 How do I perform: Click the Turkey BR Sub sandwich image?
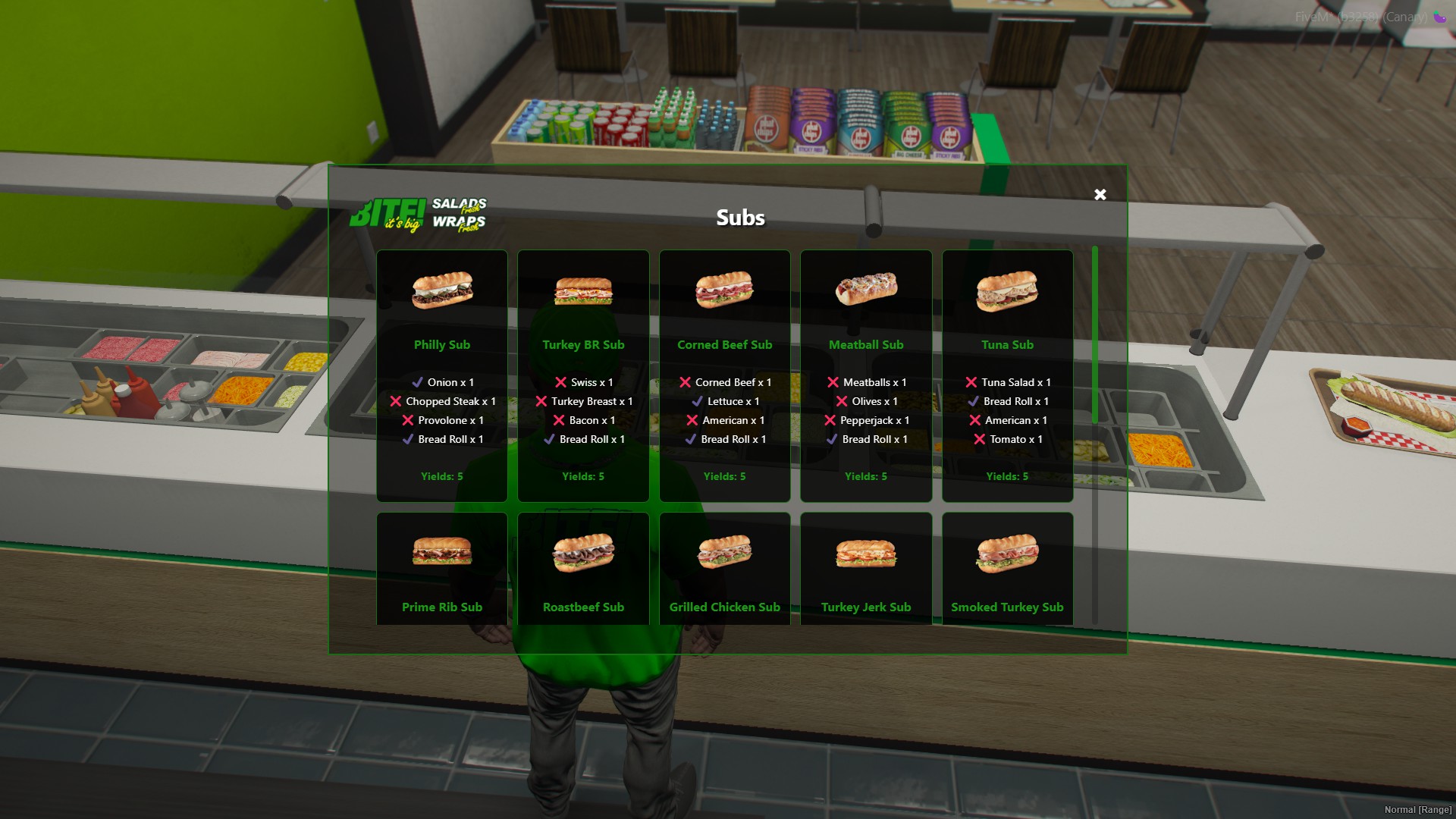point(582,293)
